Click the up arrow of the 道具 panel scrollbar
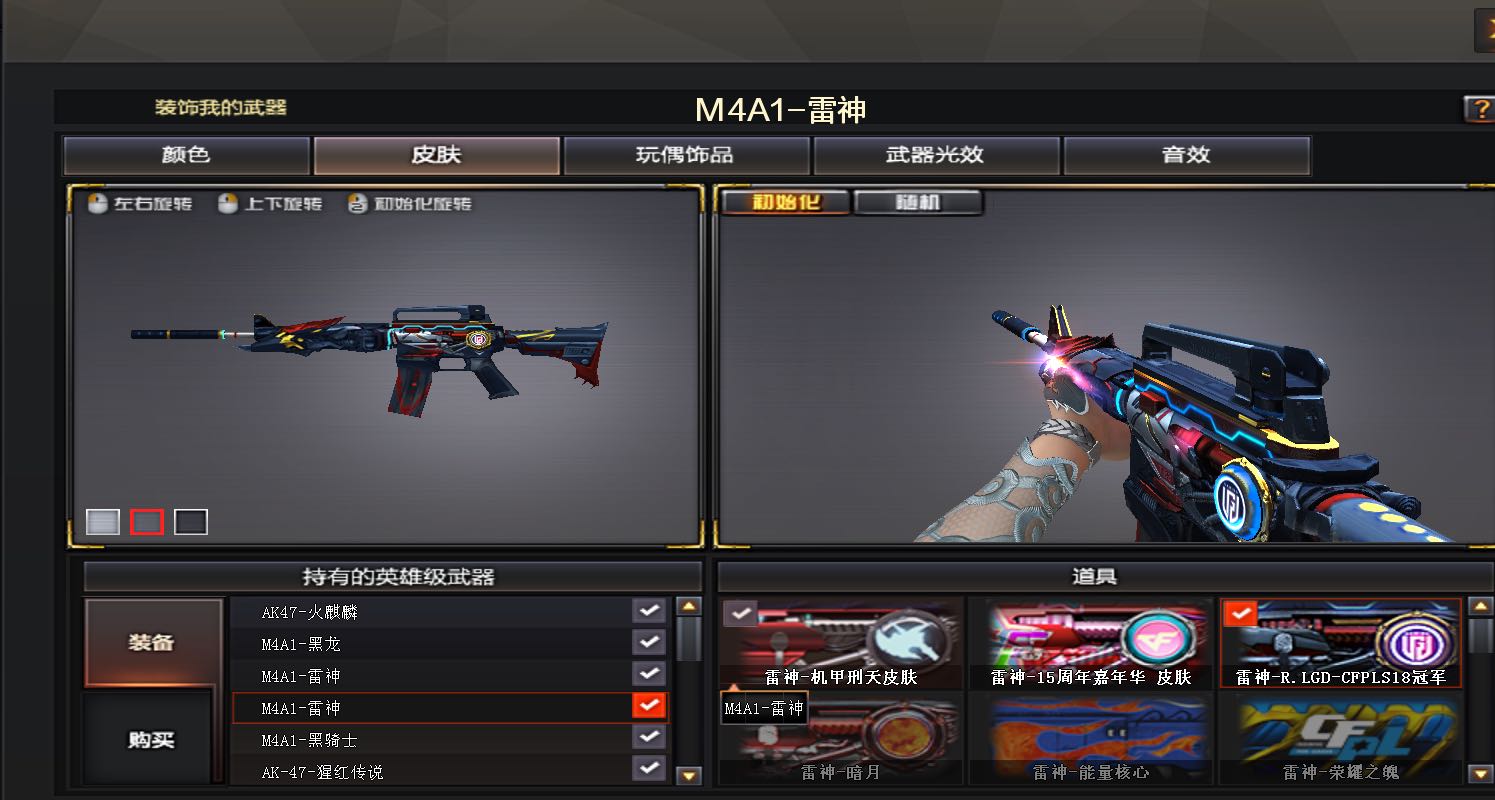 coord(1481,604)
